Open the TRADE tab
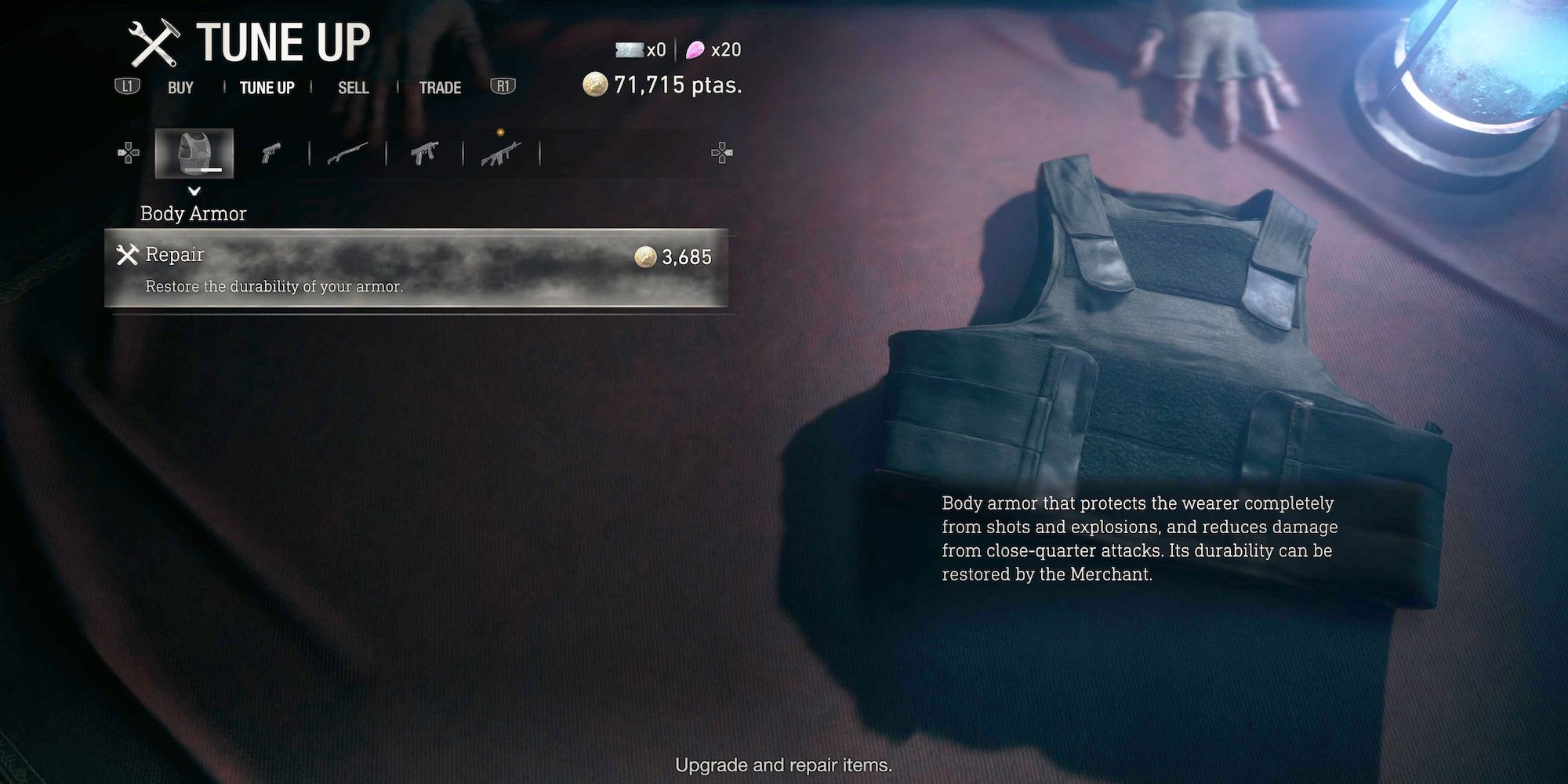The width and height of the screenshot is (1568, 784). click(x=439, y=88)
